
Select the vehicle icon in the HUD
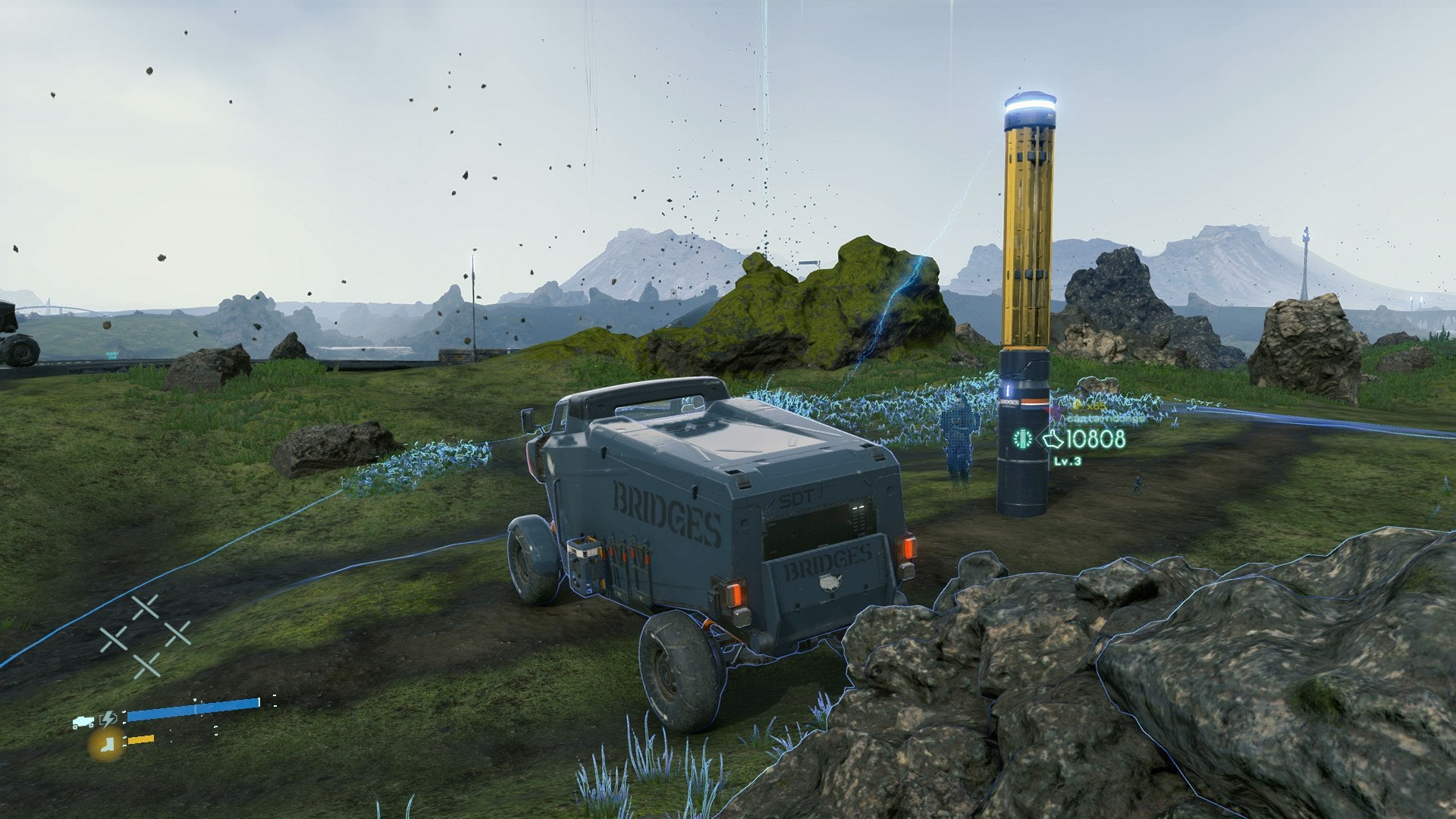83,720
